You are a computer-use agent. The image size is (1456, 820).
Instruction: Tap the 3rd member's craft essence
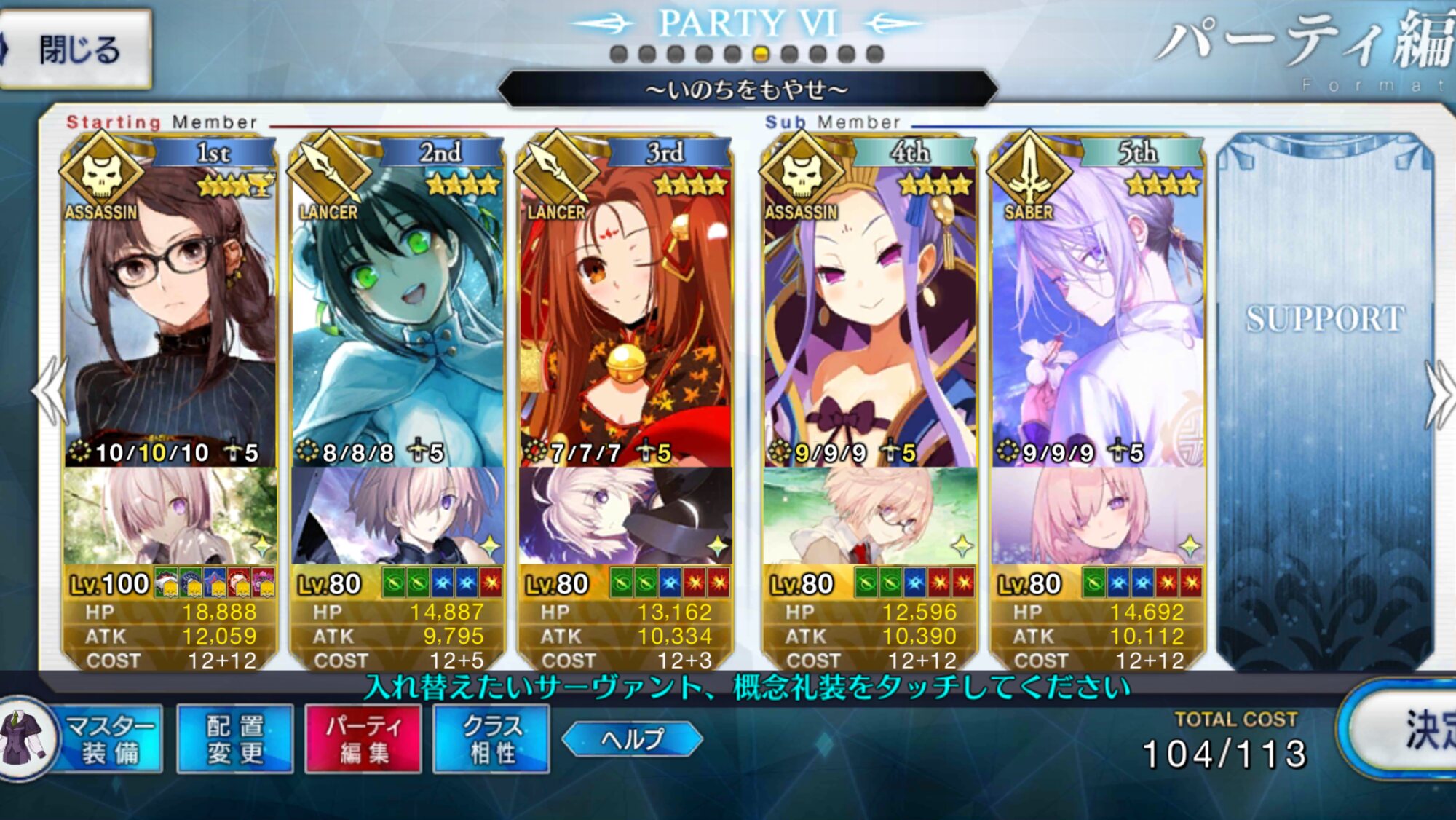pos(625,516)
